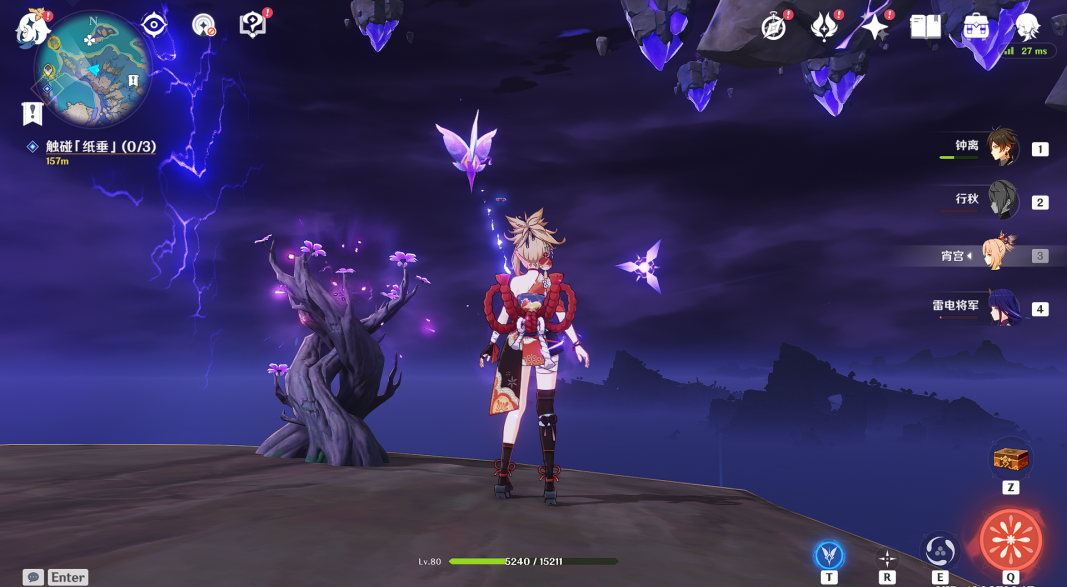Screen dimensions: 1067x587
Task: Click the eye-shaped icon beside the minimap
Action: pos(154,25)
